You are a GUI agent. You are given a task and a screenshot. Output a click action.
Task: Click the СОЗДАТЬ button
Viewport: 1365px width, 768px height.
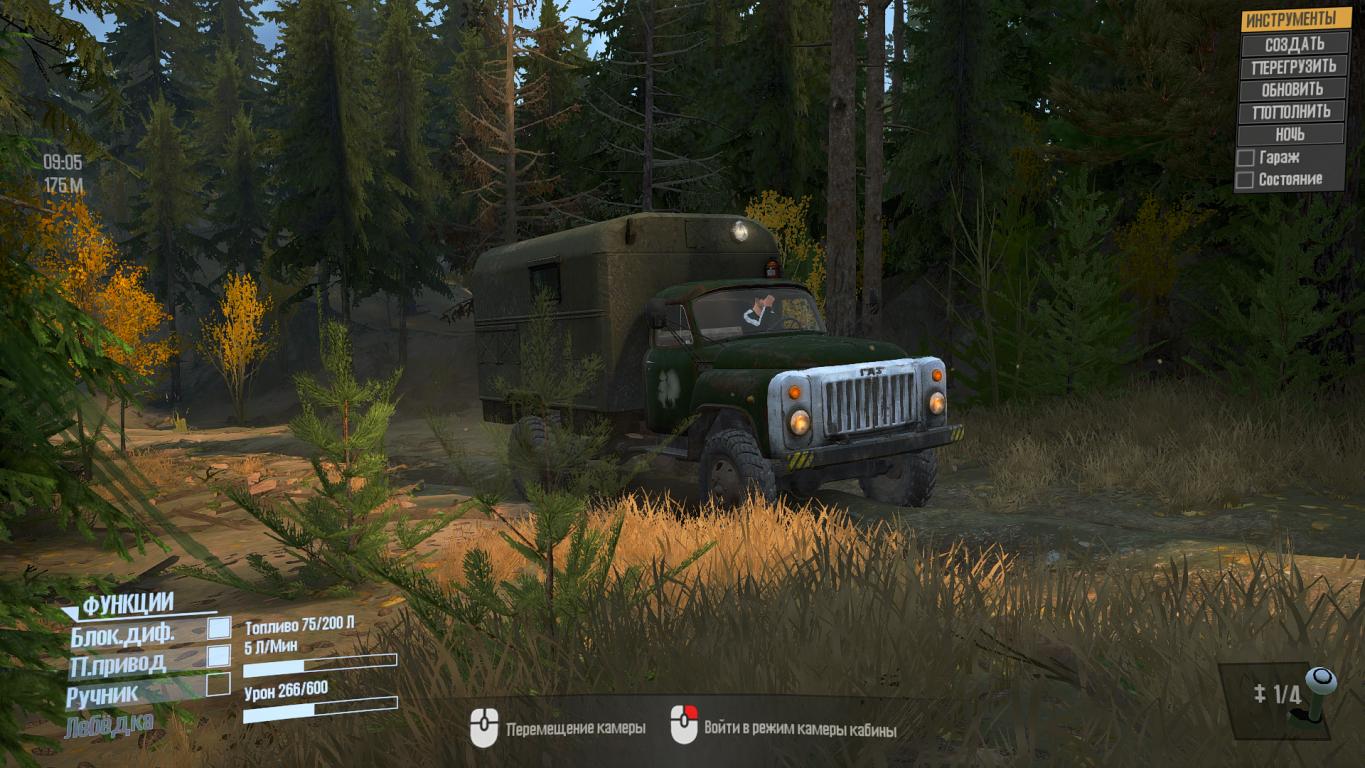[1294, 44]
